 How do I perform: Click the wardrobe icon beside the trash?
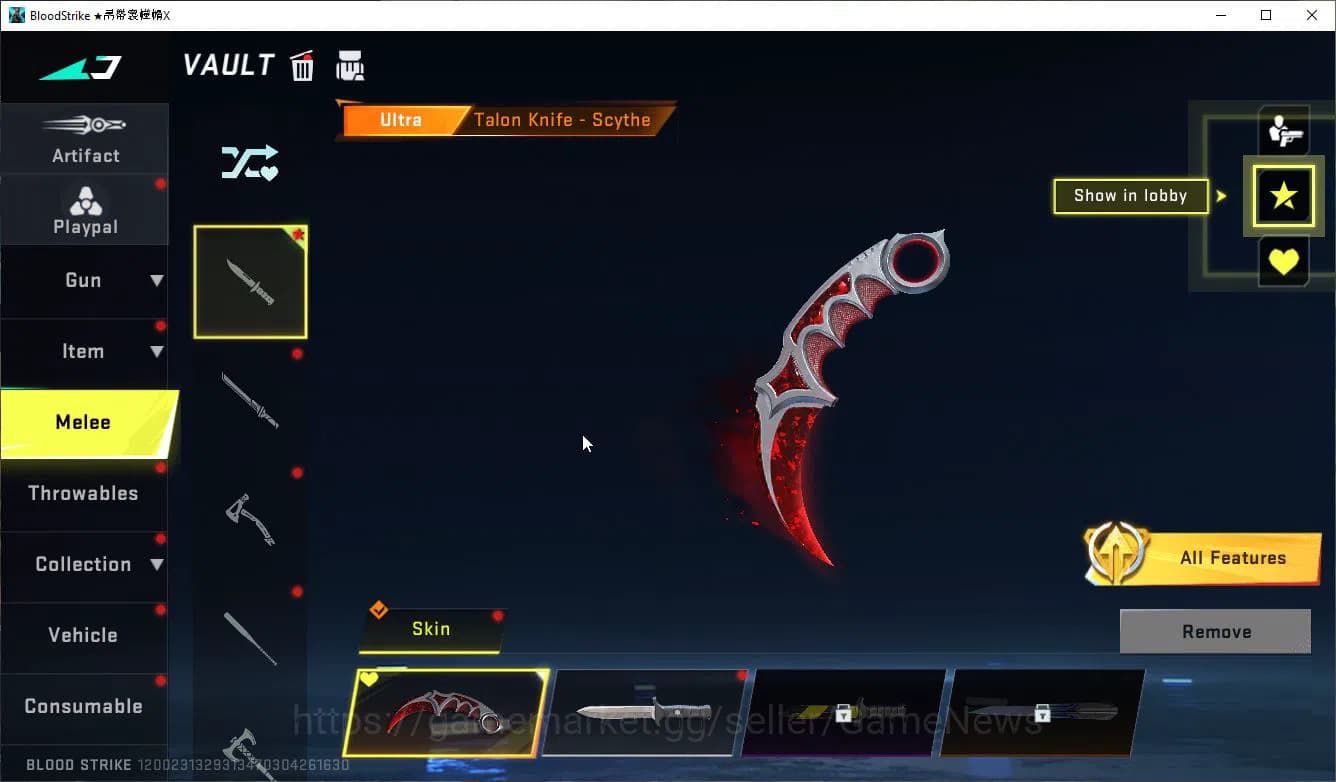(x=351, y=65)
